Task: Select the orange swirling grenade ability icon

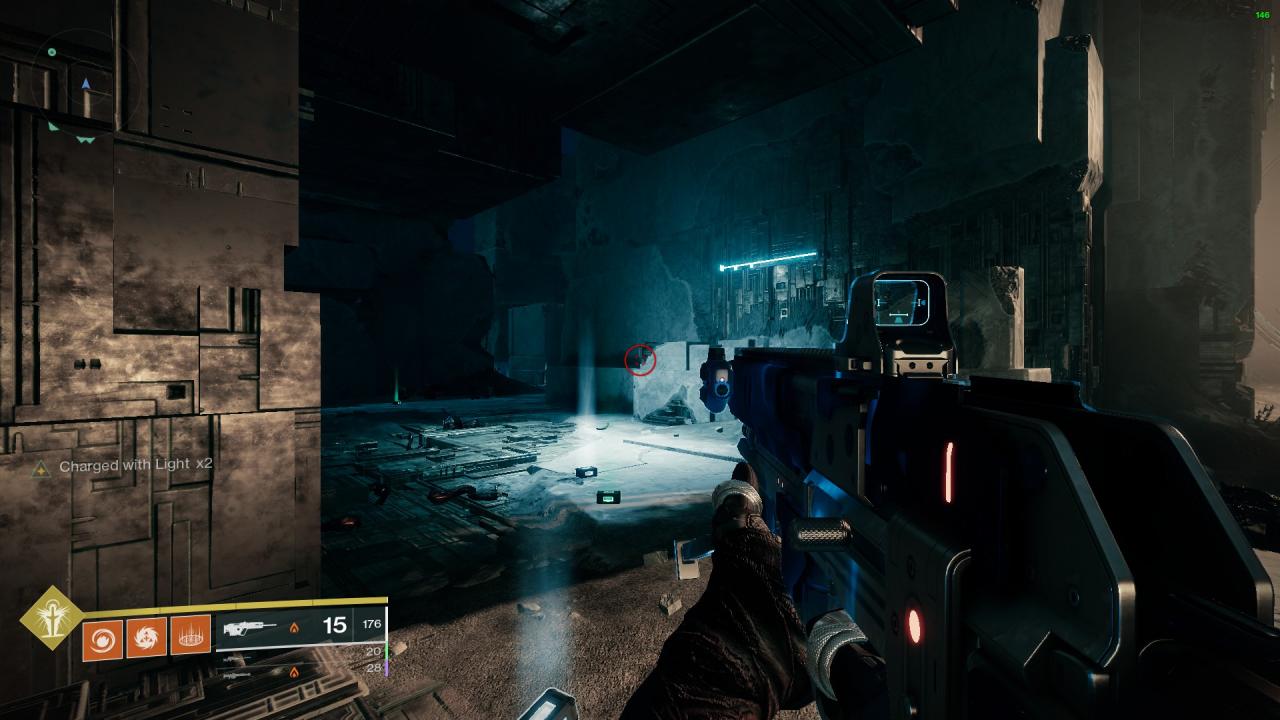Action: [x=103, y=636]
